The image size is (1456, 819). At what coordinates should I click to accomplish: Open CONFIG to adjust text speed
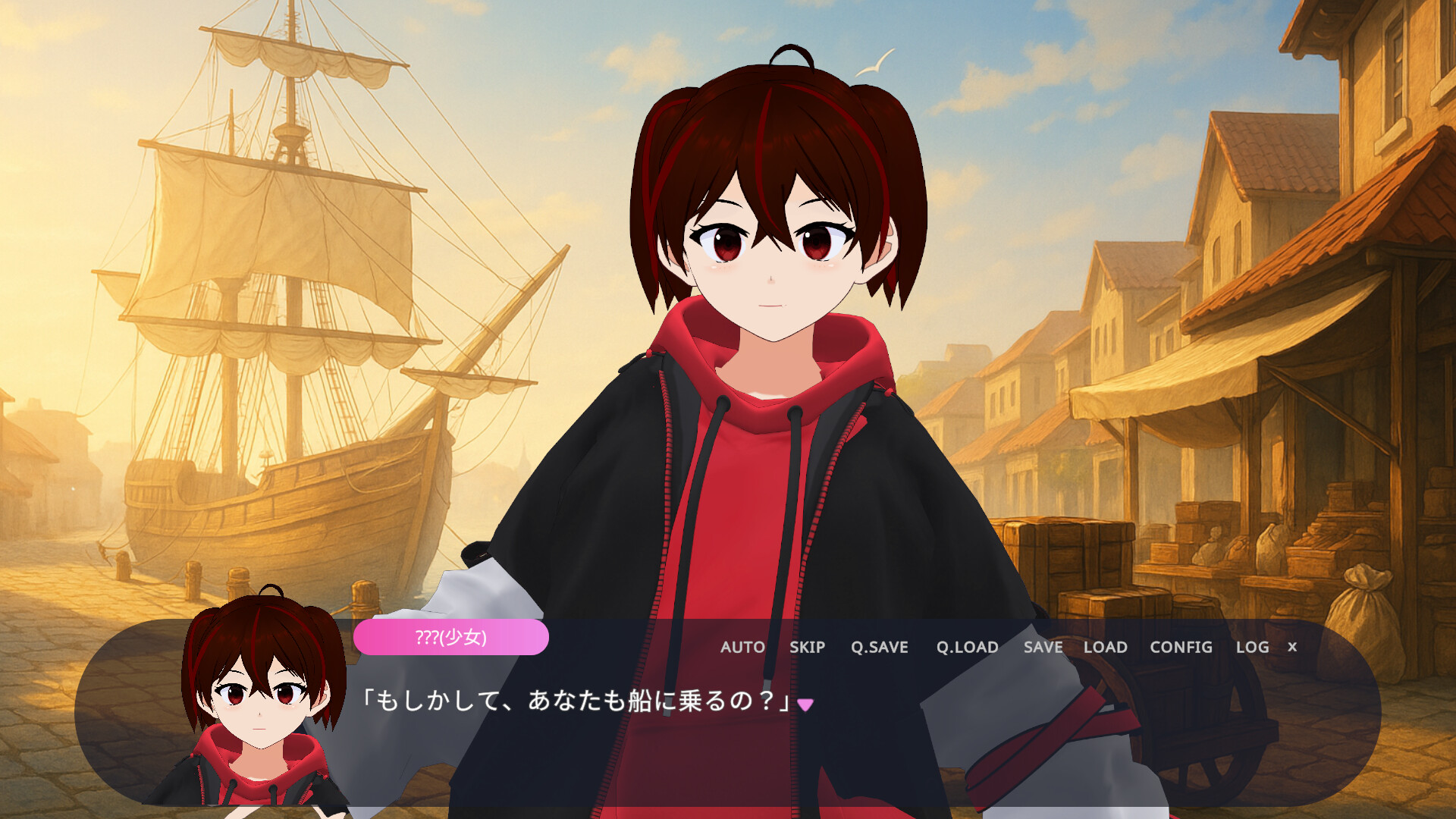1180,648
